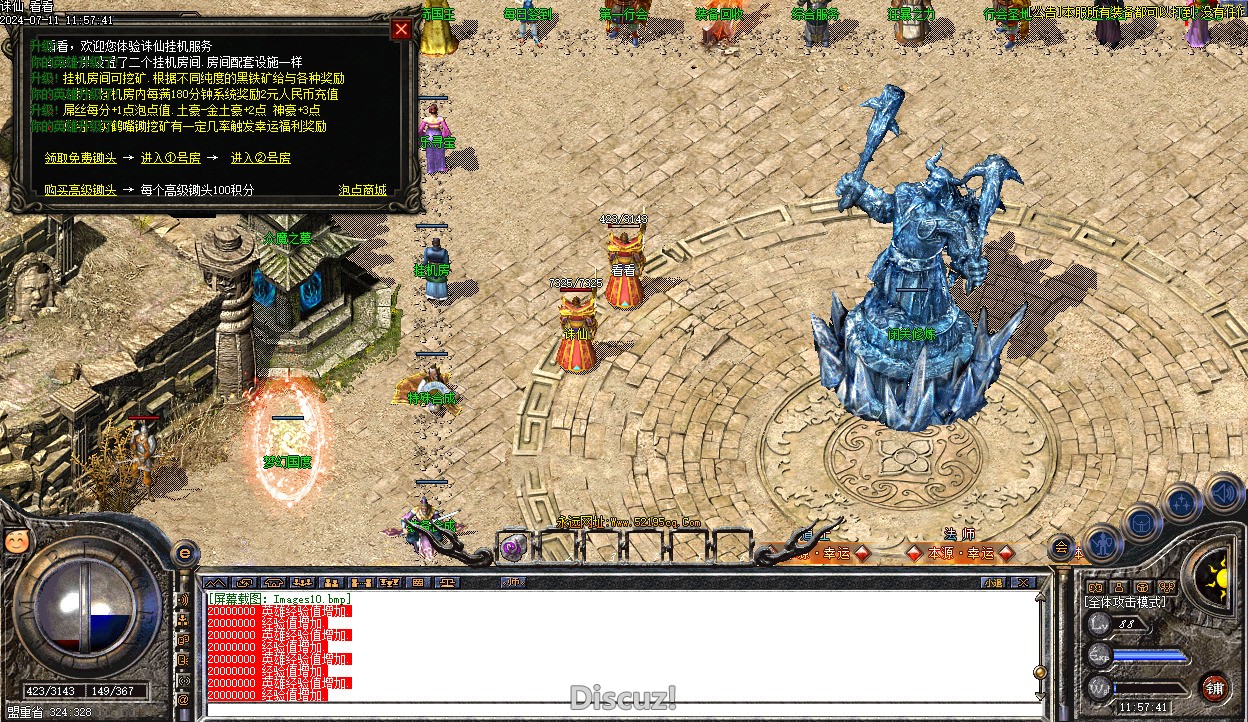Viewport: 1248px width, 722px height.
Task: Open the character equipment round button
Action: point(1103,544)
